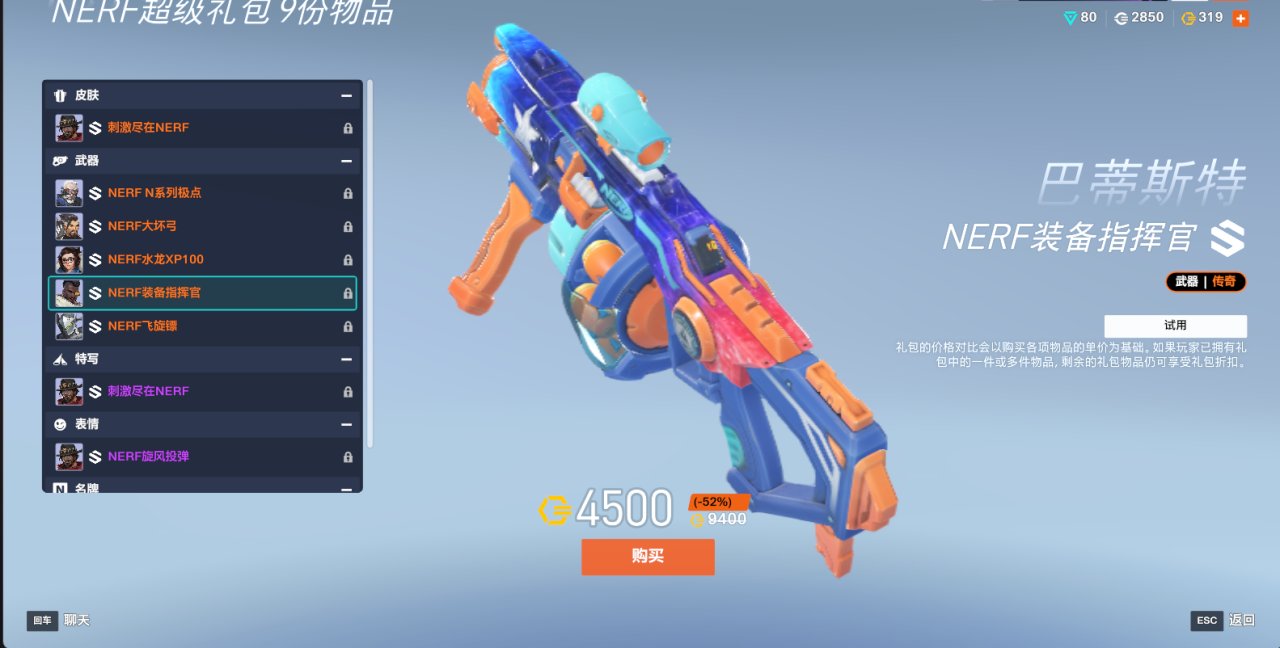Collapse the 皮肤 skins category
This screenshot has height=648, width=1280.
(x=346, y=96)
